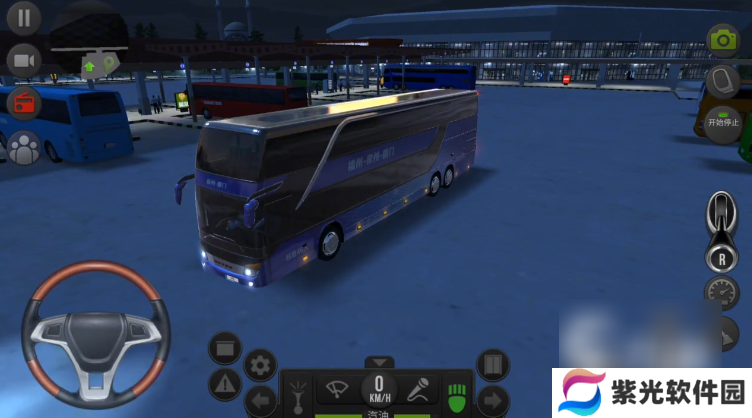Screen dimensions: 752x418
Task: Activate the right turn signal arrow
Action: pos(492,402)
